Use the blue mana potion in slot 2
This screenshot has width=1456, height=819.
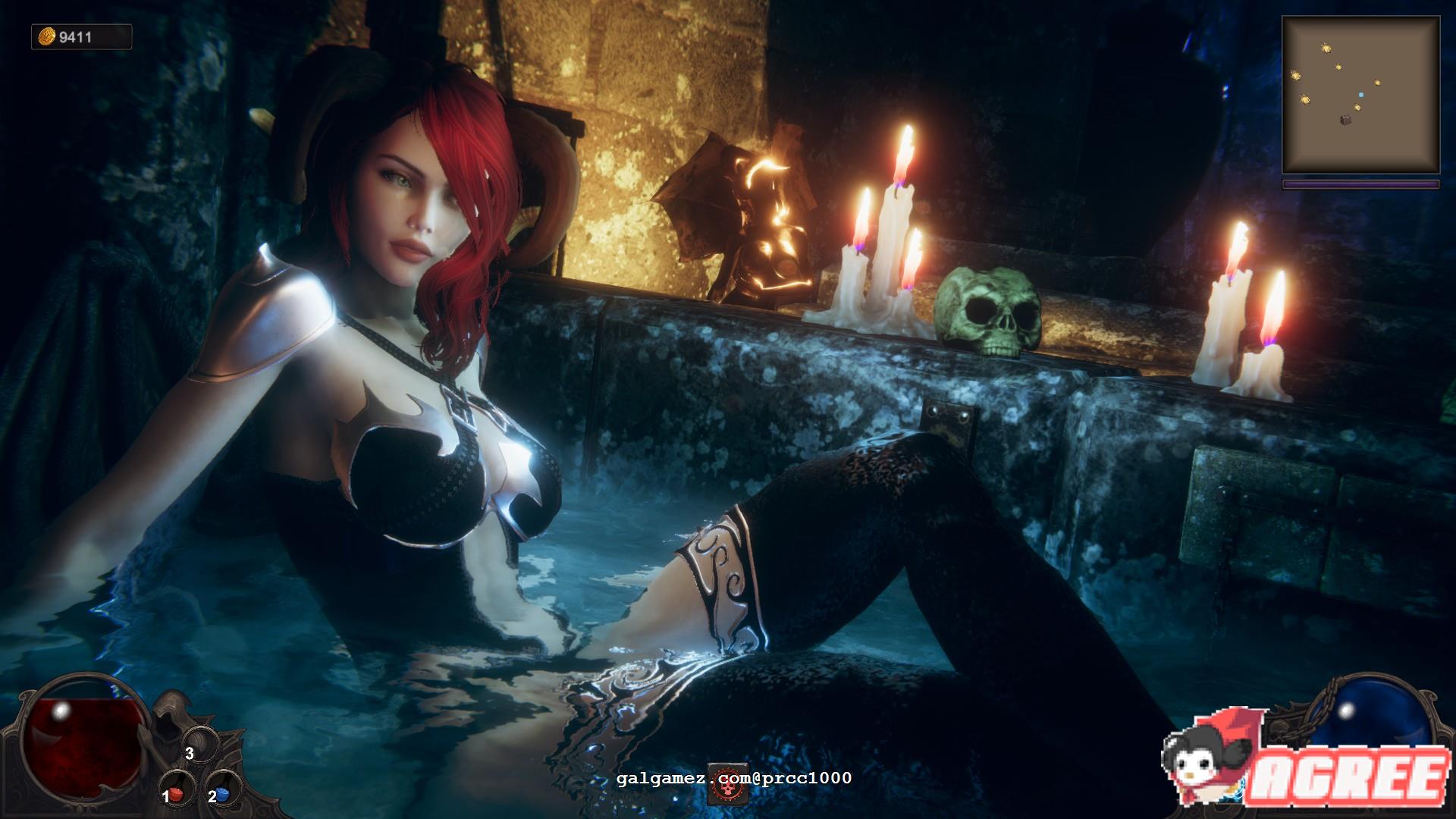223,794
